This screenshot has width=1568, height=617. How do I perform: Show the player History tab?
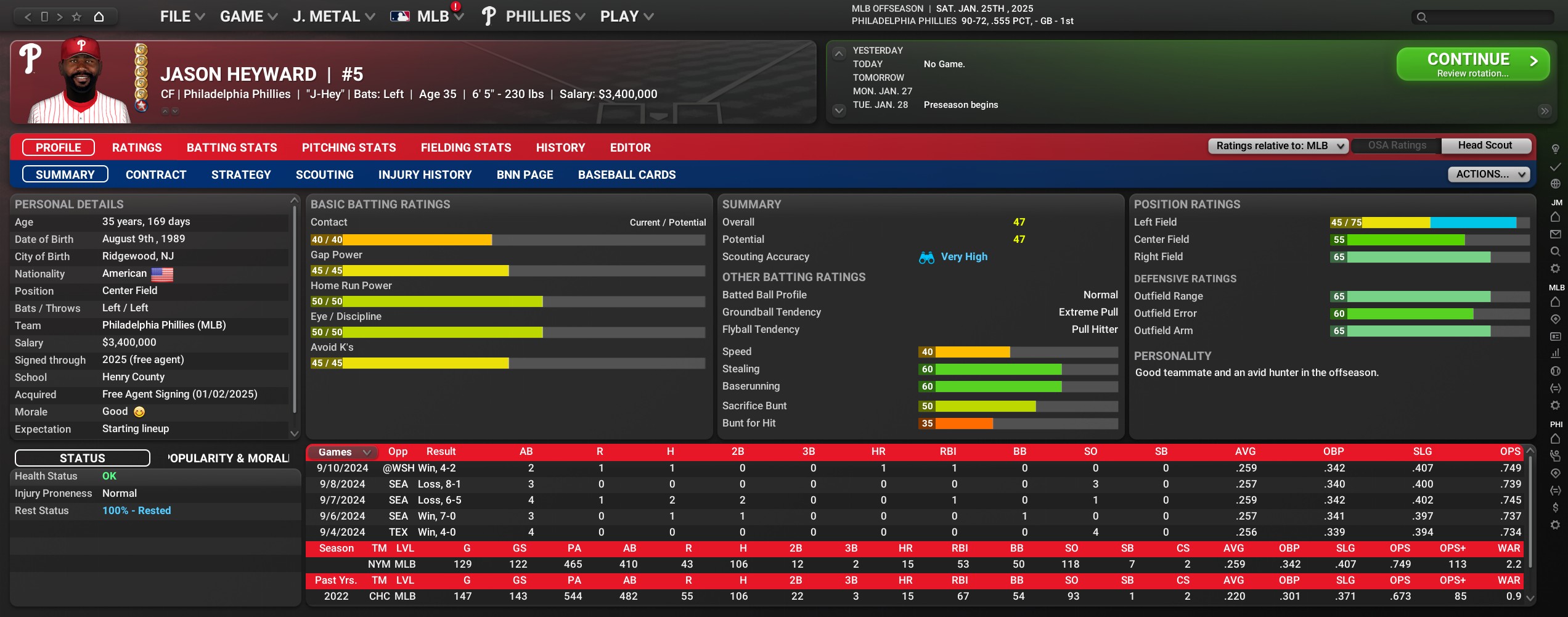560,148
